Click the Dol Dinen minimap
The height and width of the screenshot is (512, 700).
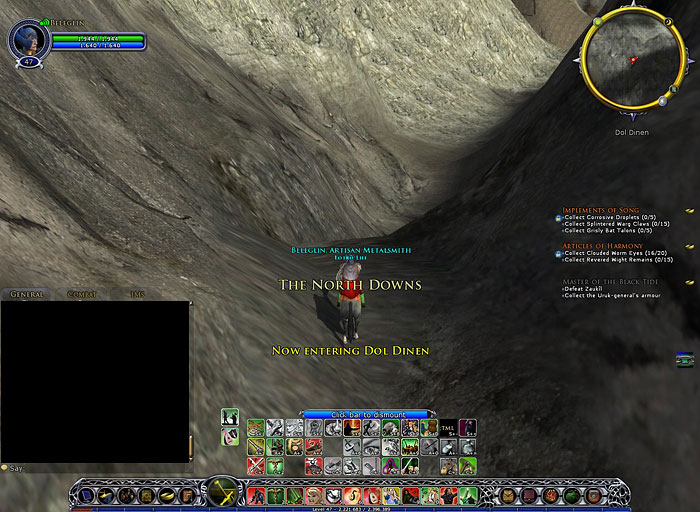[630, 63]
